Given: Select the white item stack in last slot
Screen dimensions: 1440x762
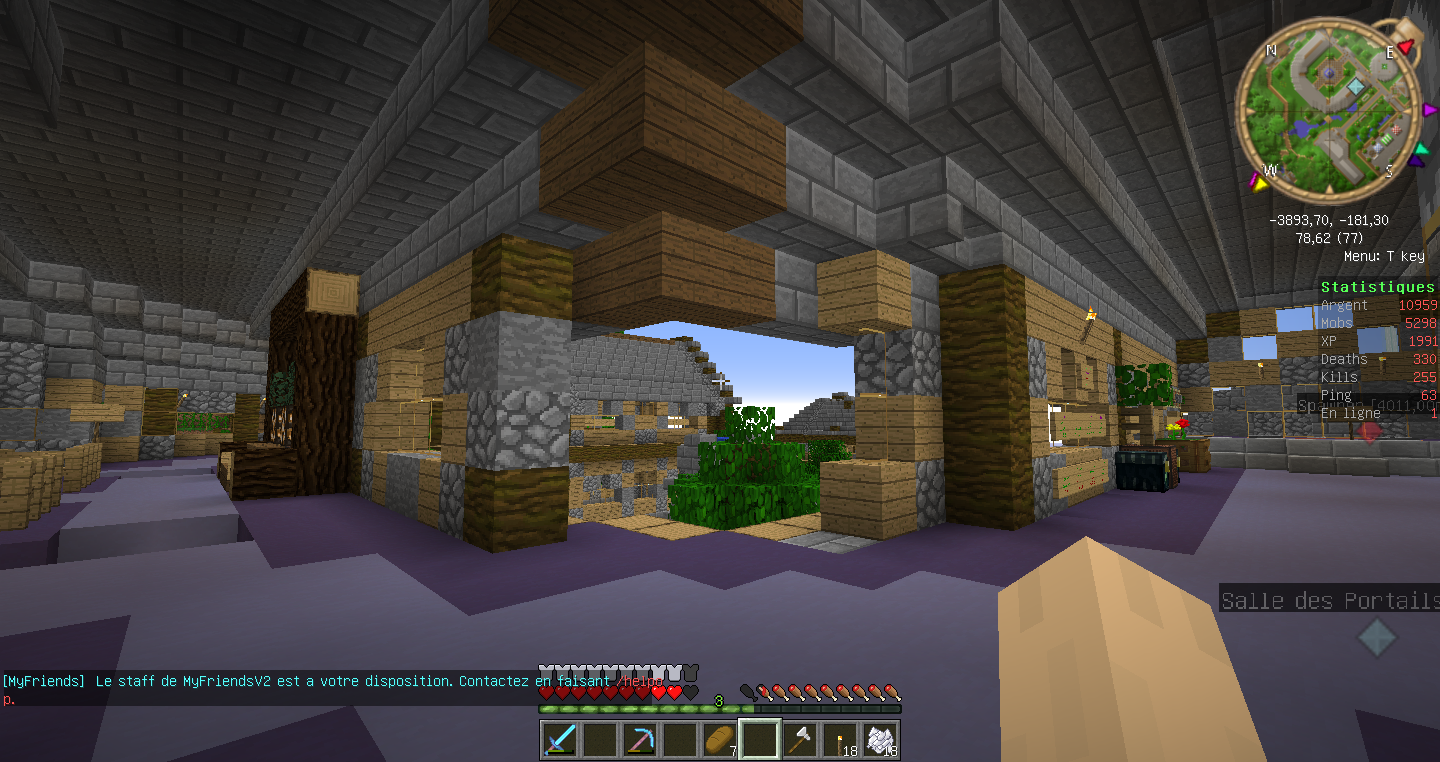Looking at the screenshot, I should point(880,740).
